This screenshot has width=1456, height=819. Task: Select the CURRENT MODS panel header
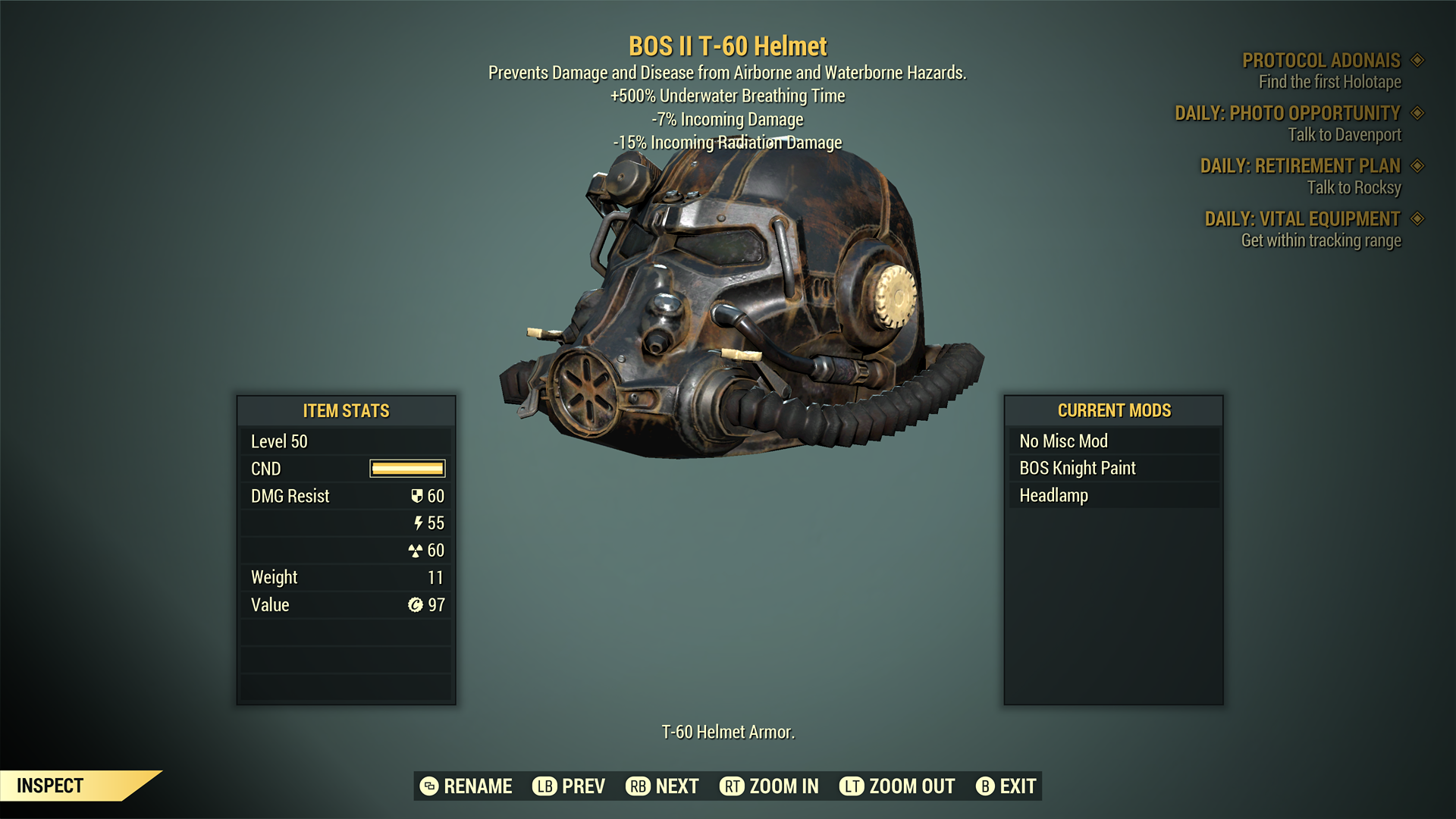tap(1115, 411)
